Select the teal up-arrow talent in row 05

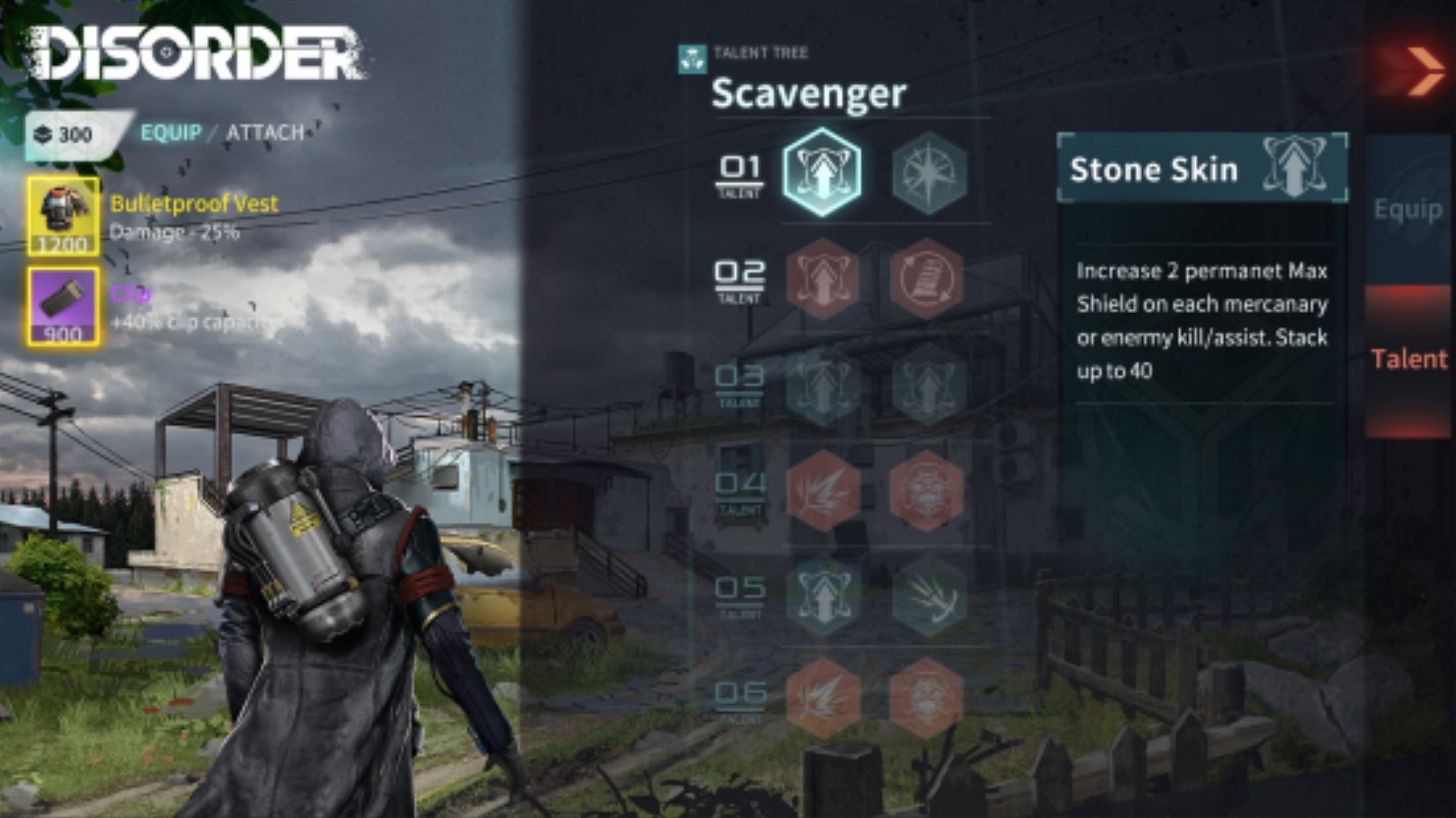click(x=821, y=595)
